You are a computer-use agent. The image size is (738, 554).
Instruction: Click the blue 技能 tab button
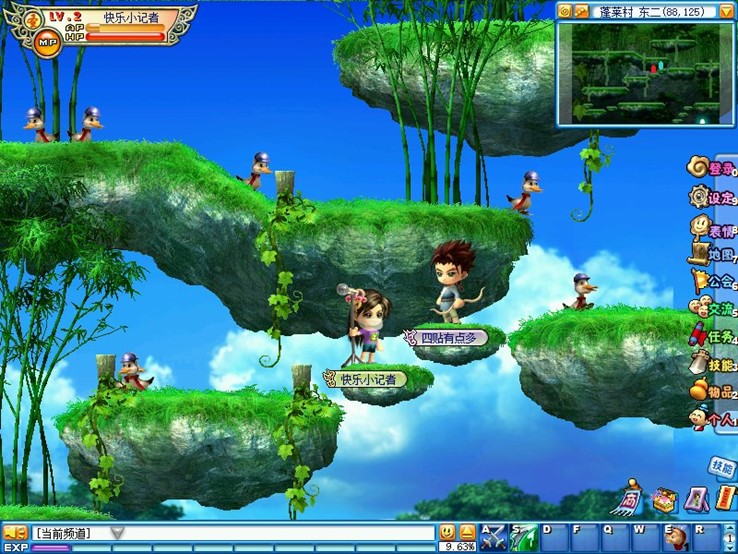pyautogui.click(x=722, y=466)
